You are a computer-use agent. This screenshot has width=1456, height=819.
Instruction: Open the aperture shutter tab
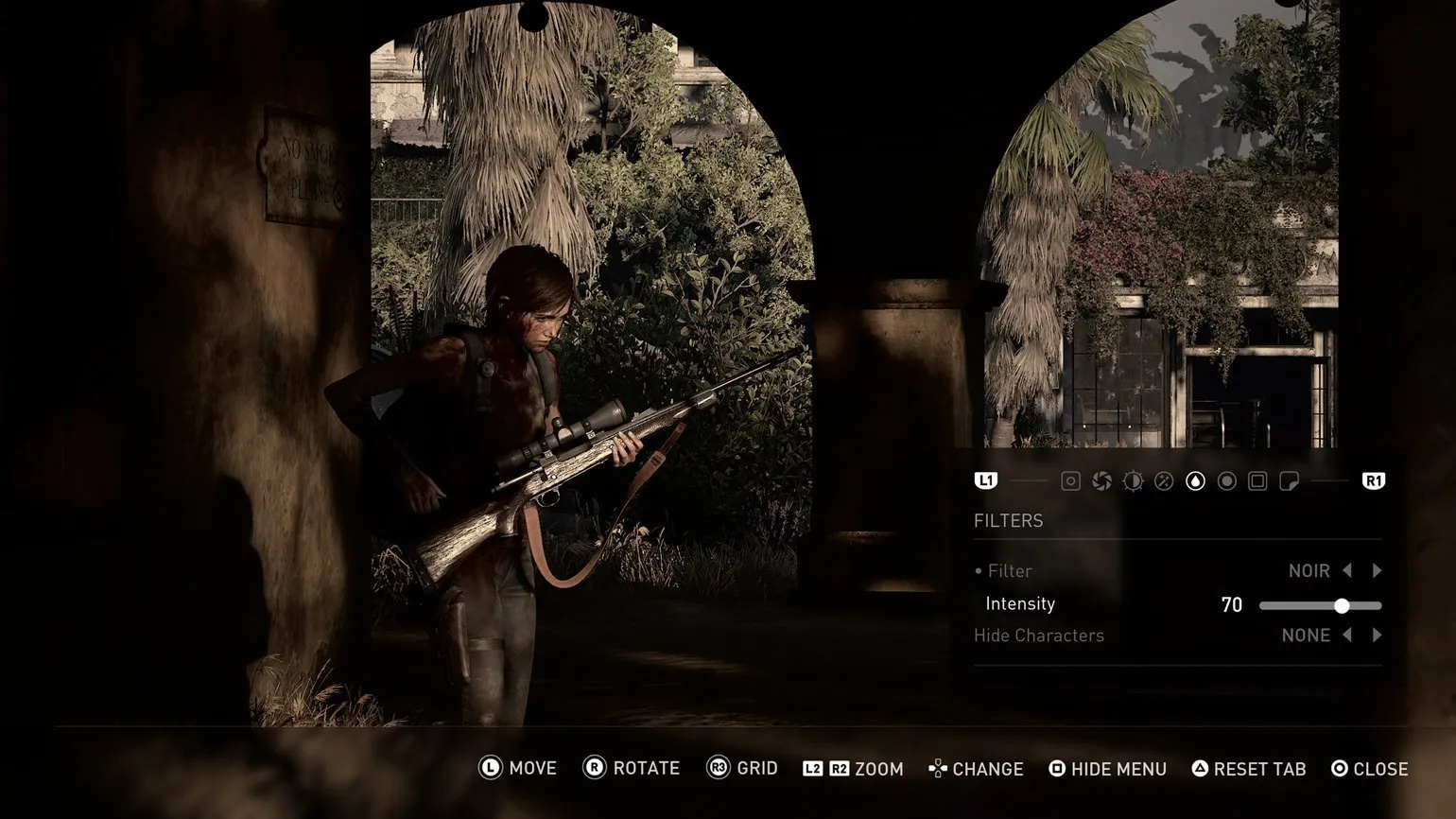pos(1101,481)
